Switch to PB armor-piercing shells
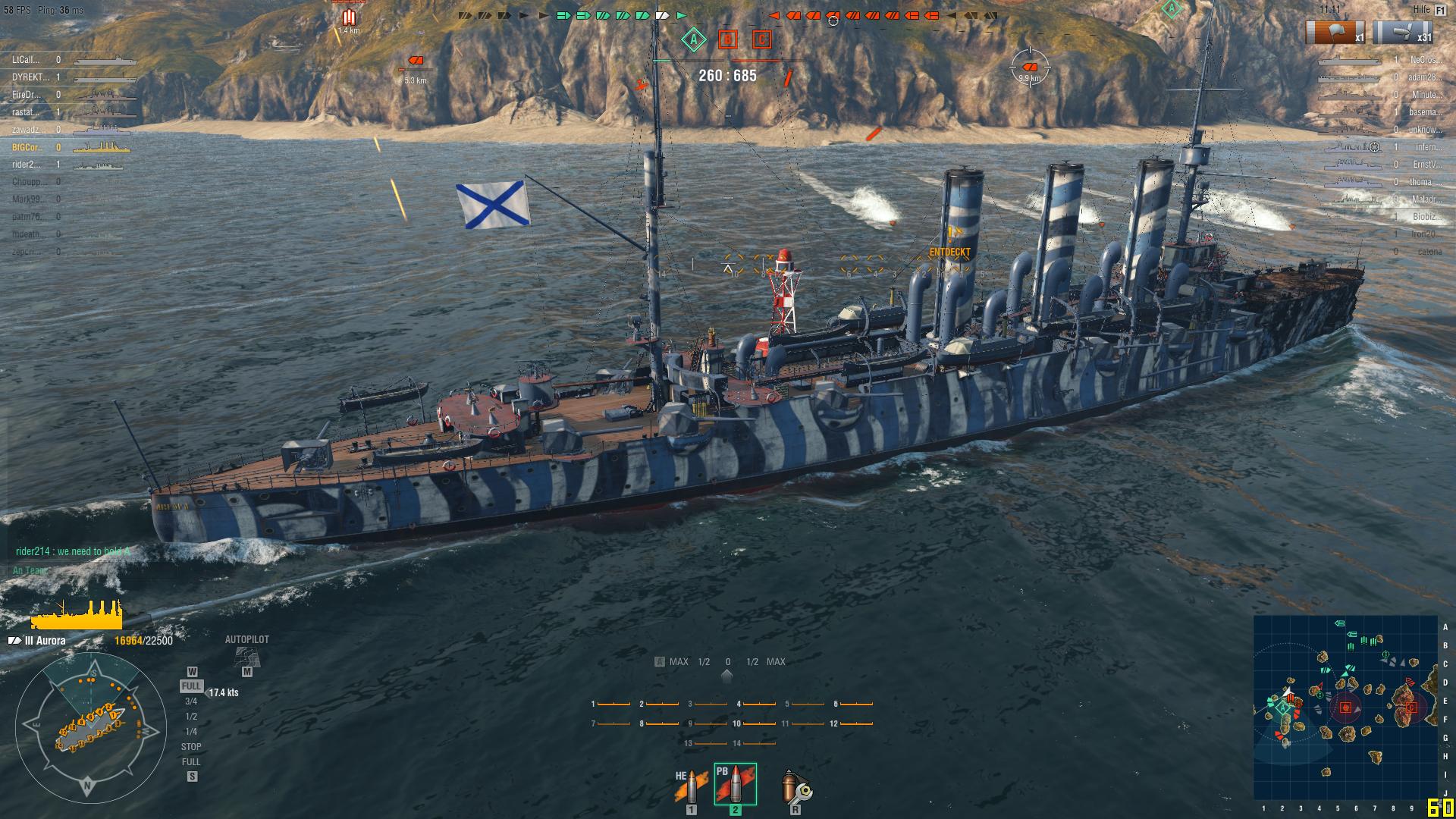This screenshot has width=1456, height=819. [x=735, y=784]
